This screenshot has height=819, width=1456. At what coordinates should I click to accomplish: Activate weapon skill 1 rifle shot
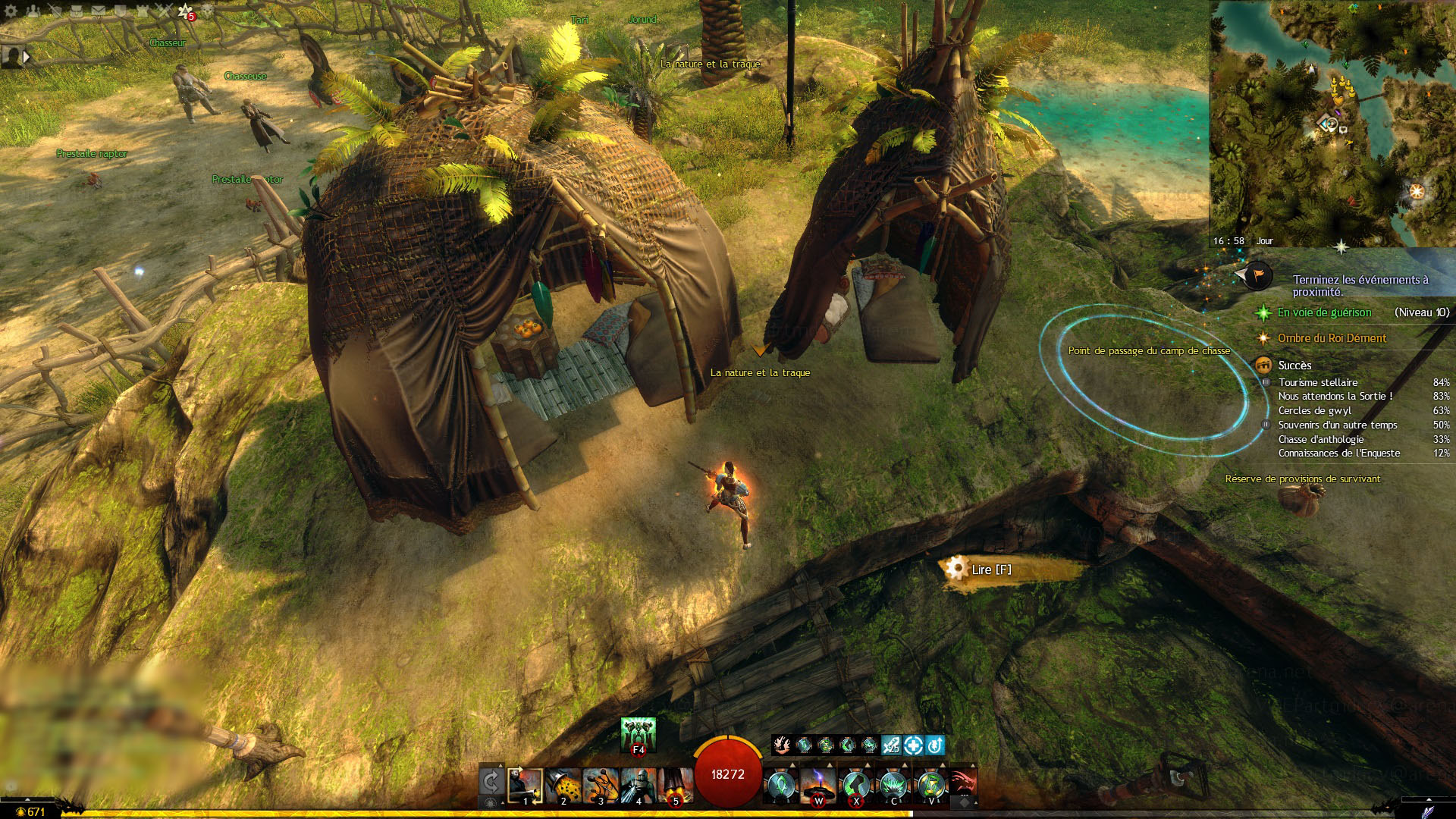pyautogui.click(x=526, y=786)
